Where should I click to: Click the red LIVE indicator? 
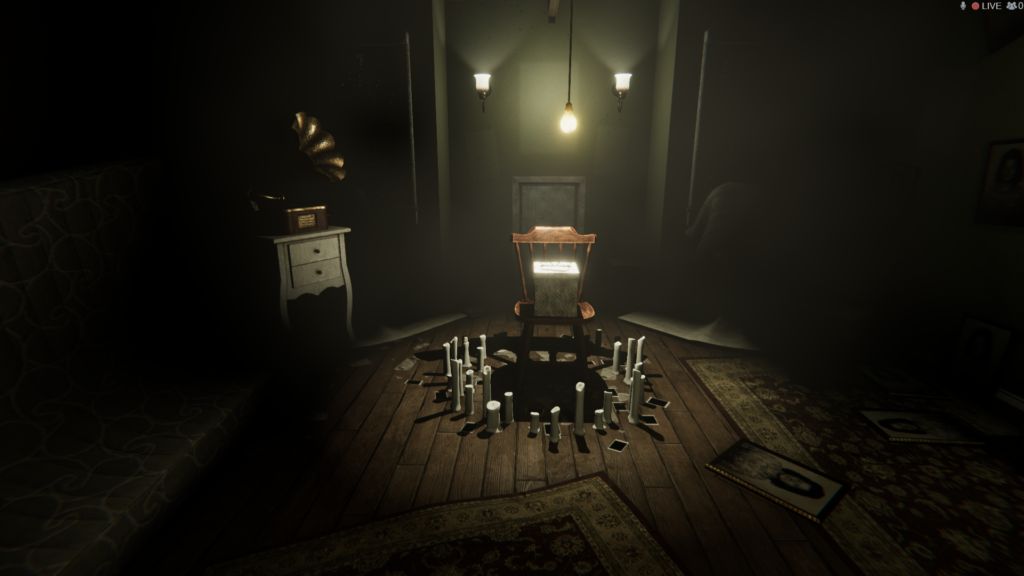pyautogui.click(x=986, y=6)
